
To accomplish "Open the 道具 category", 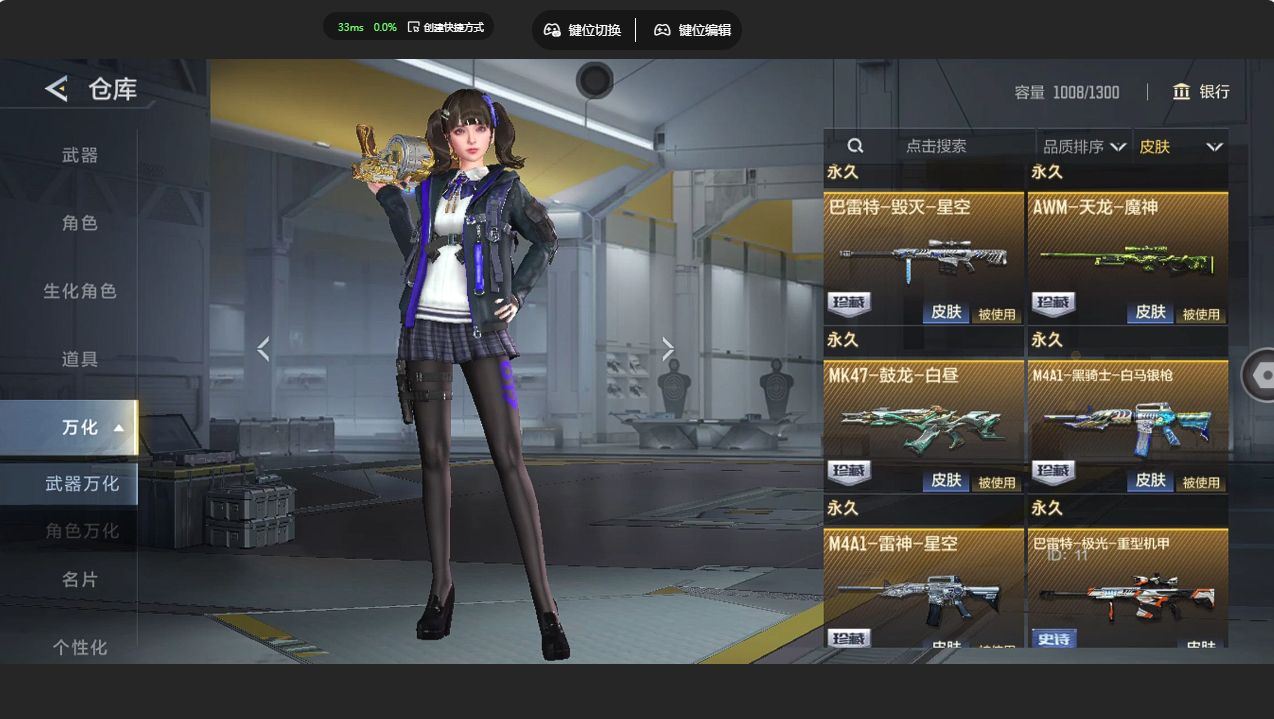I will 80,359.
